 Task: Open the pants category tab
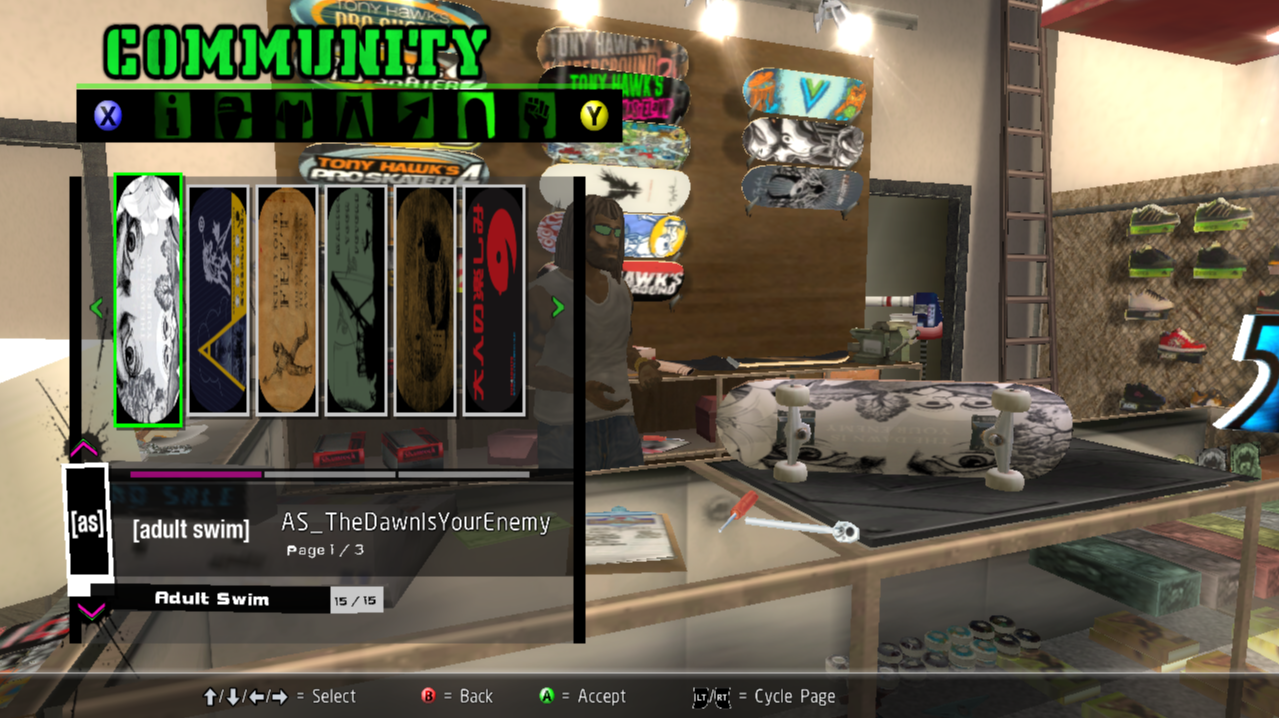tap(355, 116)
